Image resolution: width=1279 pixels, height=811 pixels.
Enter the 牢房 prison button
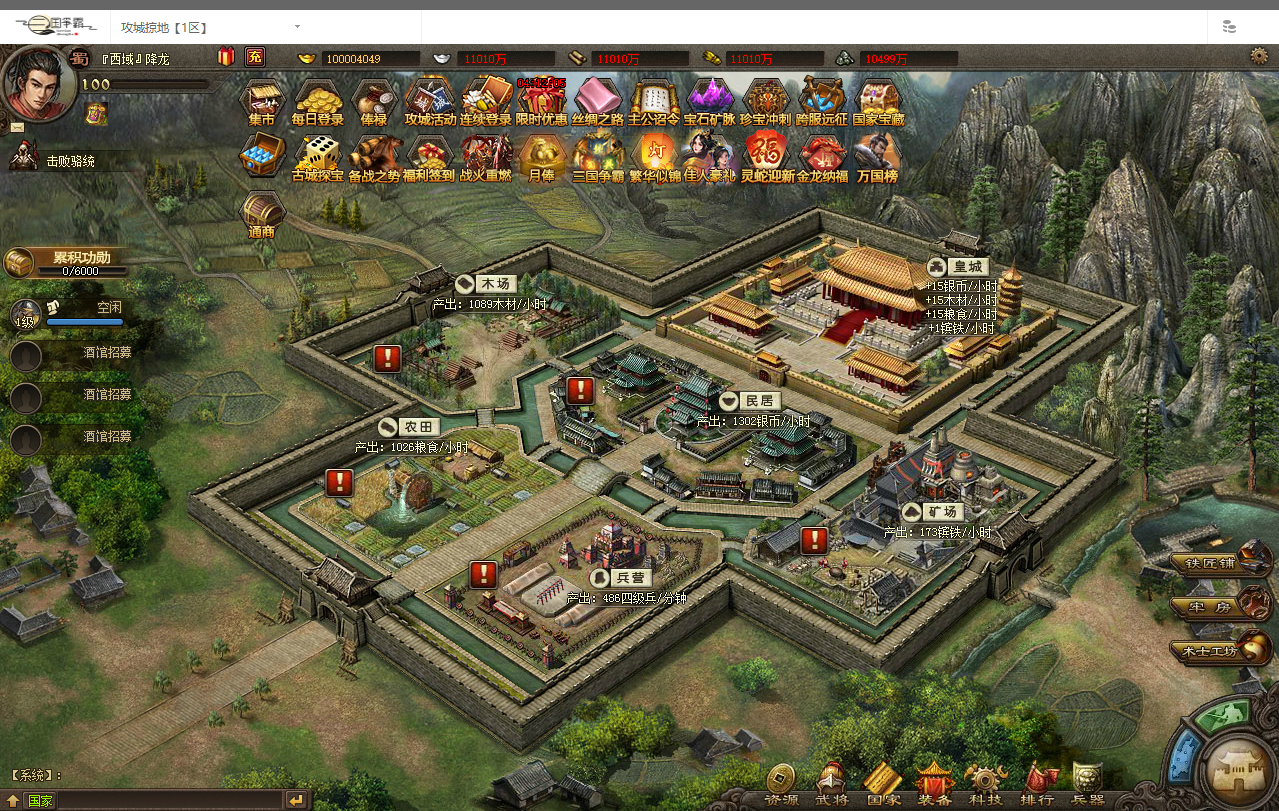pos(1214,605)
